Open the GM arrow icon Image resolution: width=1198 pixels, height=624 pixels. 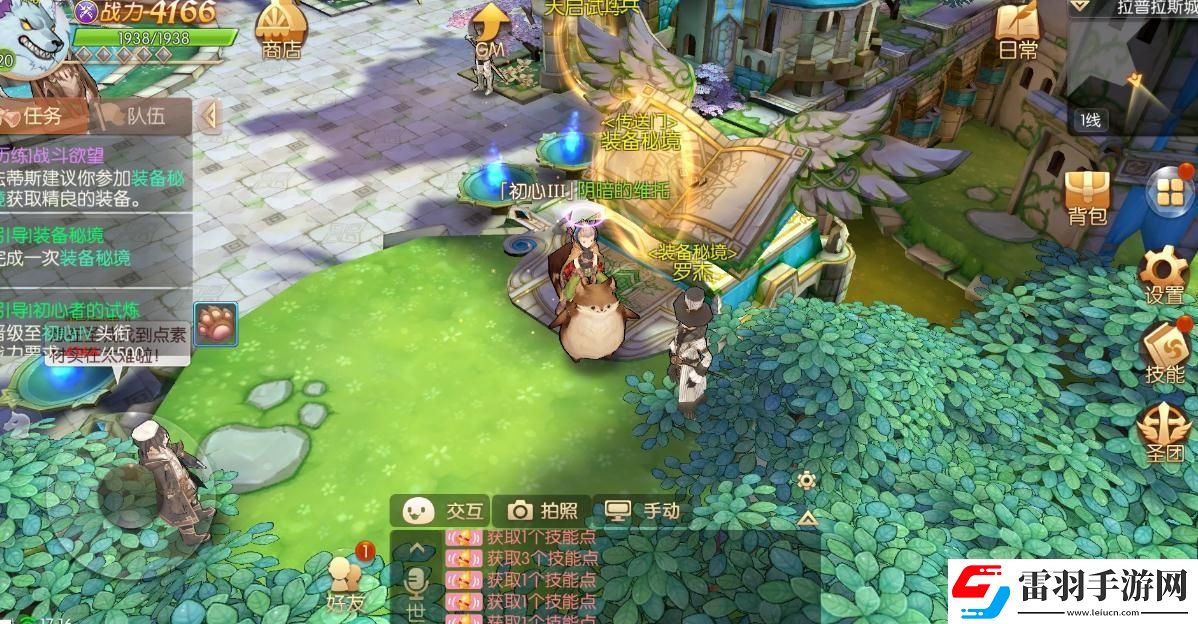(x=489, y=30)
